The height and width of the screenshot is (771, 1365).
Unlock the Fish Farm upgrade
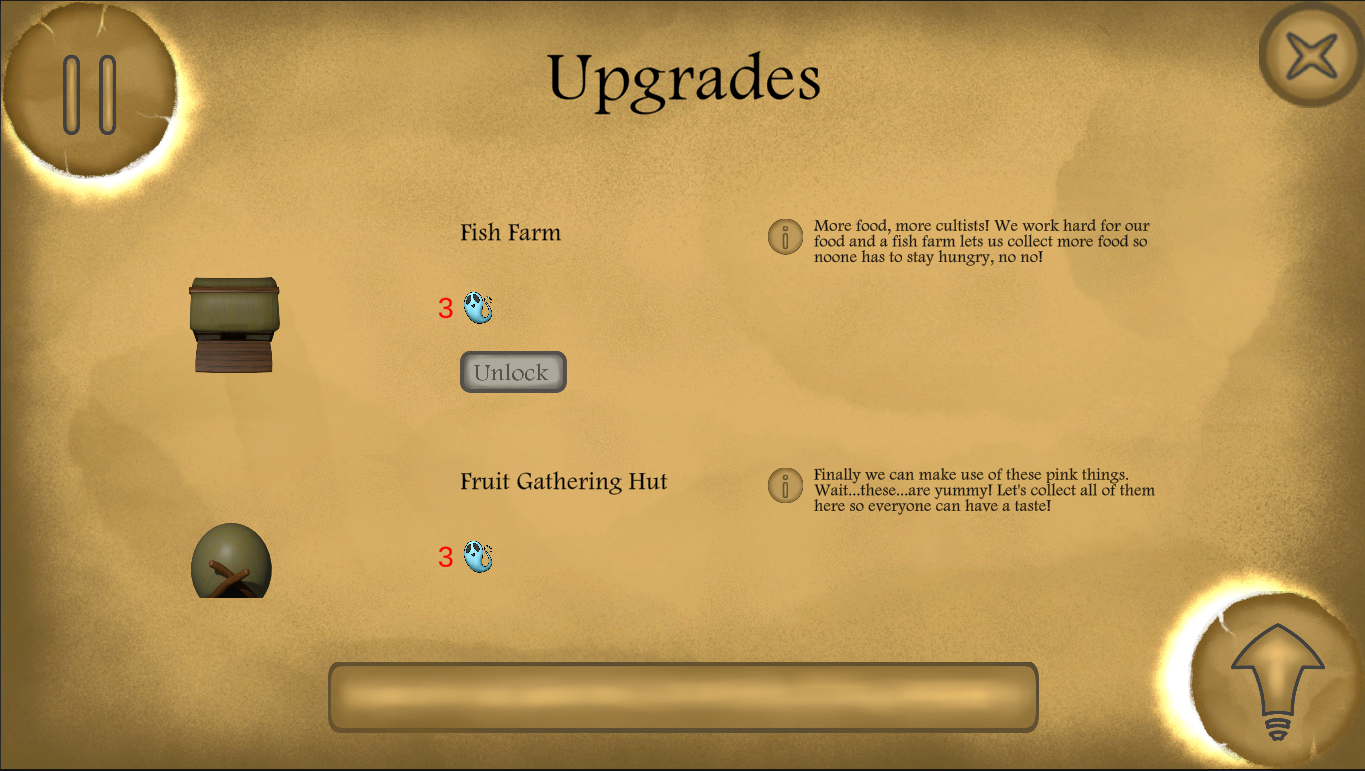coord(513,372)
